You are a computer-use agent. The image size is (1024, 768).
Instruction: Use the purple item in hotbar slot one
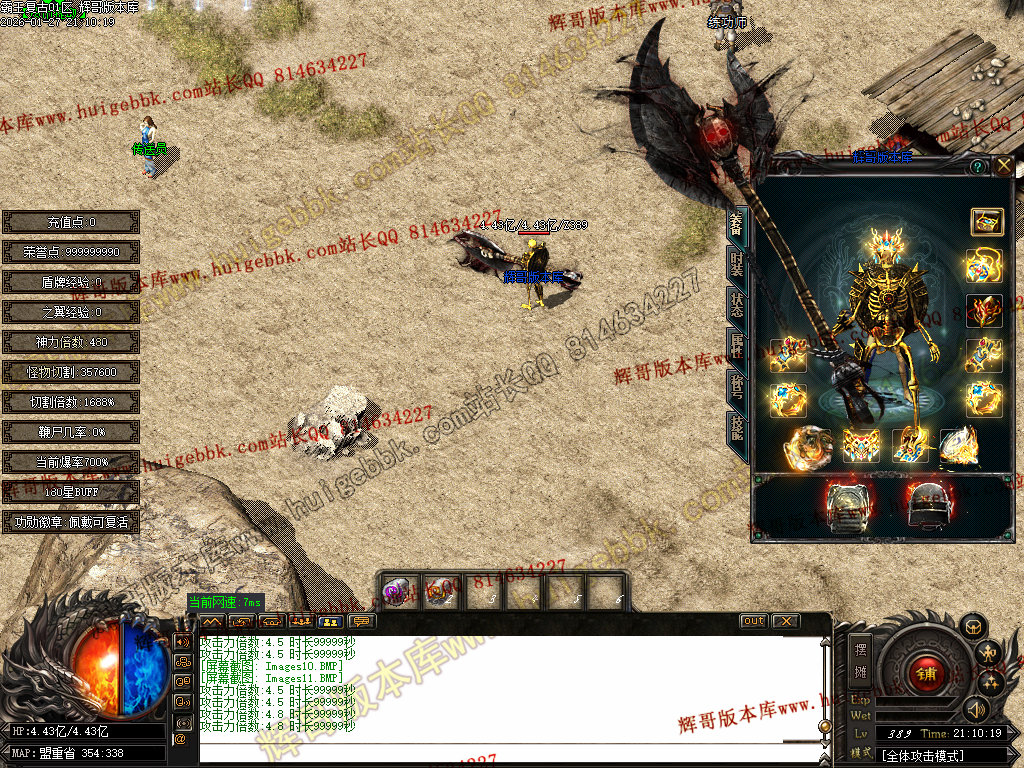click(x=397, y=592)
